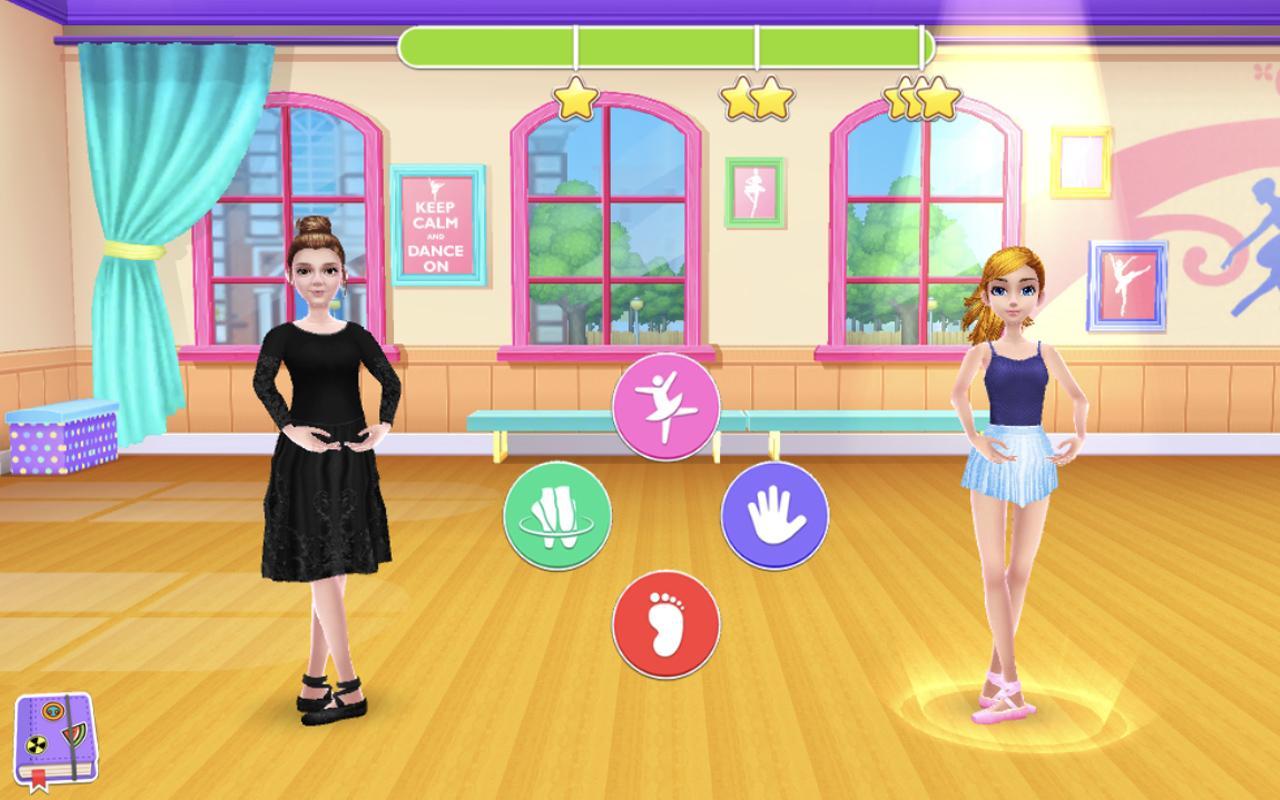
Task: Open the KEEP CALM AND DANCE ON poster
Action: (x=438, y=222)
